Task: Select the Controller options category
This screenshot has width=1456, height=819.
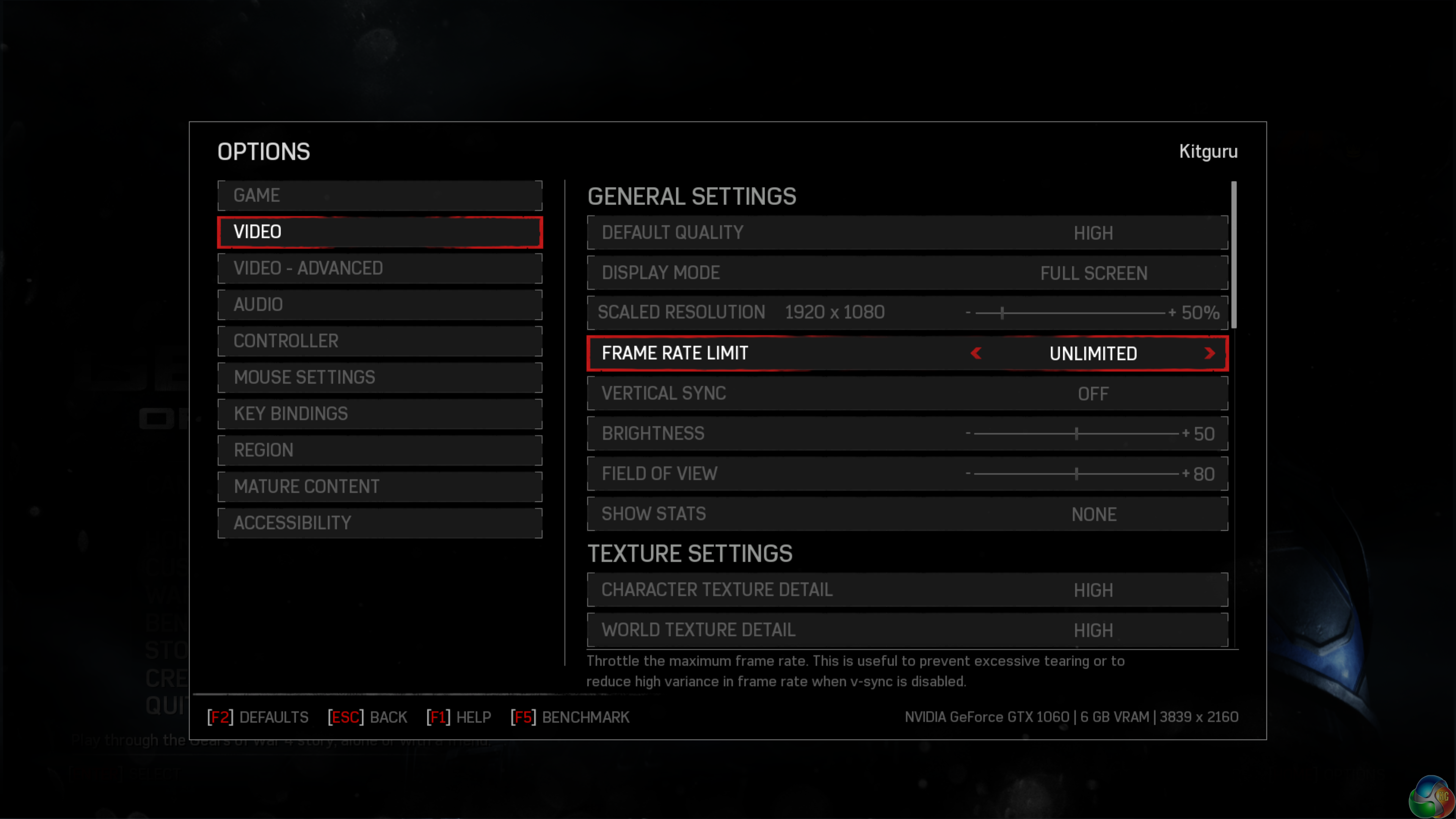Action: (379, 341)
